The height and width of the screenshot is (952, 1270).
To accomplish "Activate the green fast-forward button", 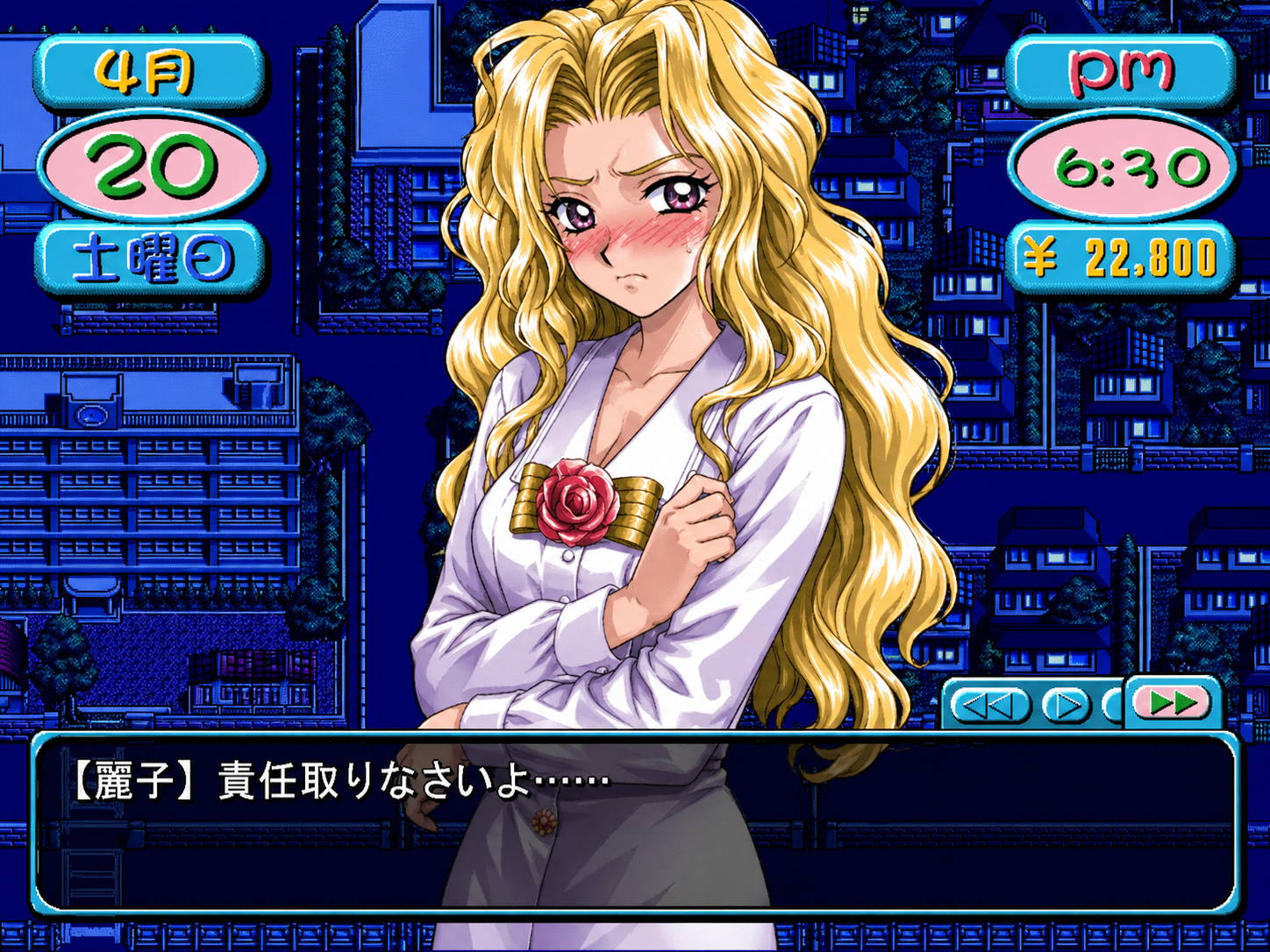I will [x=1172, y=701].
